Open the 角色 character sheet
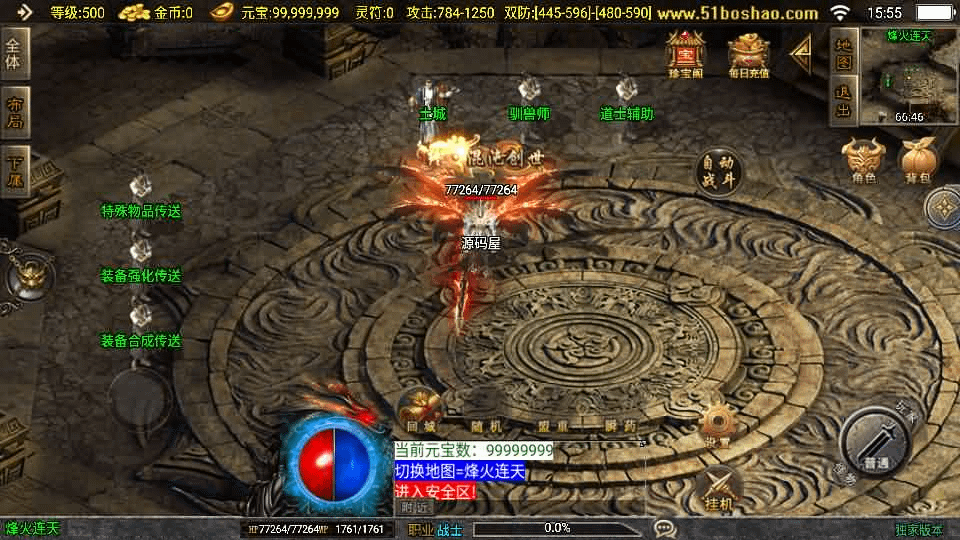The width and height of the screenshot is (960, 540). click(x=863, y=162)
